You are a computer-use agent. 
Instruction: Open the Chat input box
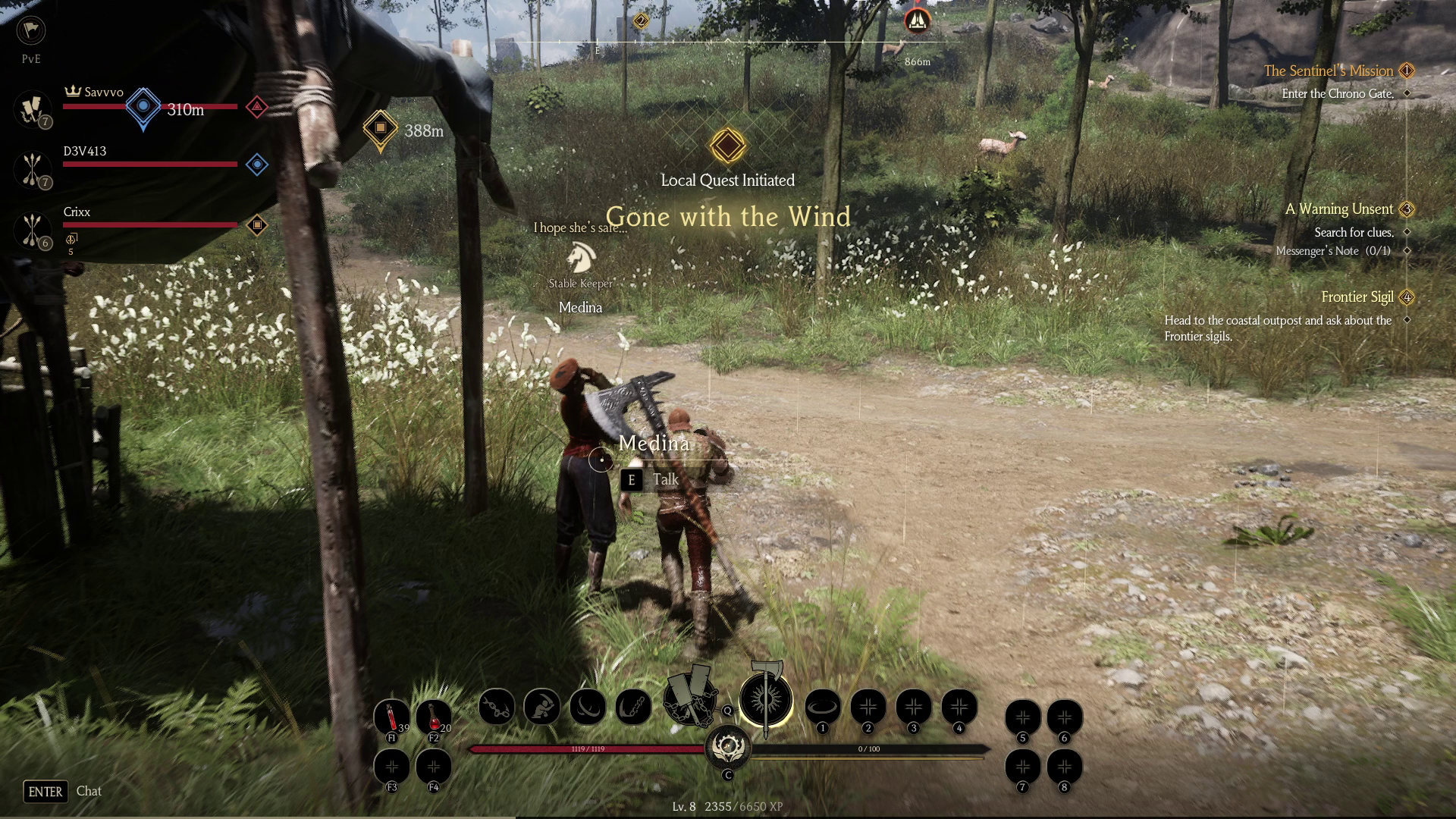click(x=89, y=791)
